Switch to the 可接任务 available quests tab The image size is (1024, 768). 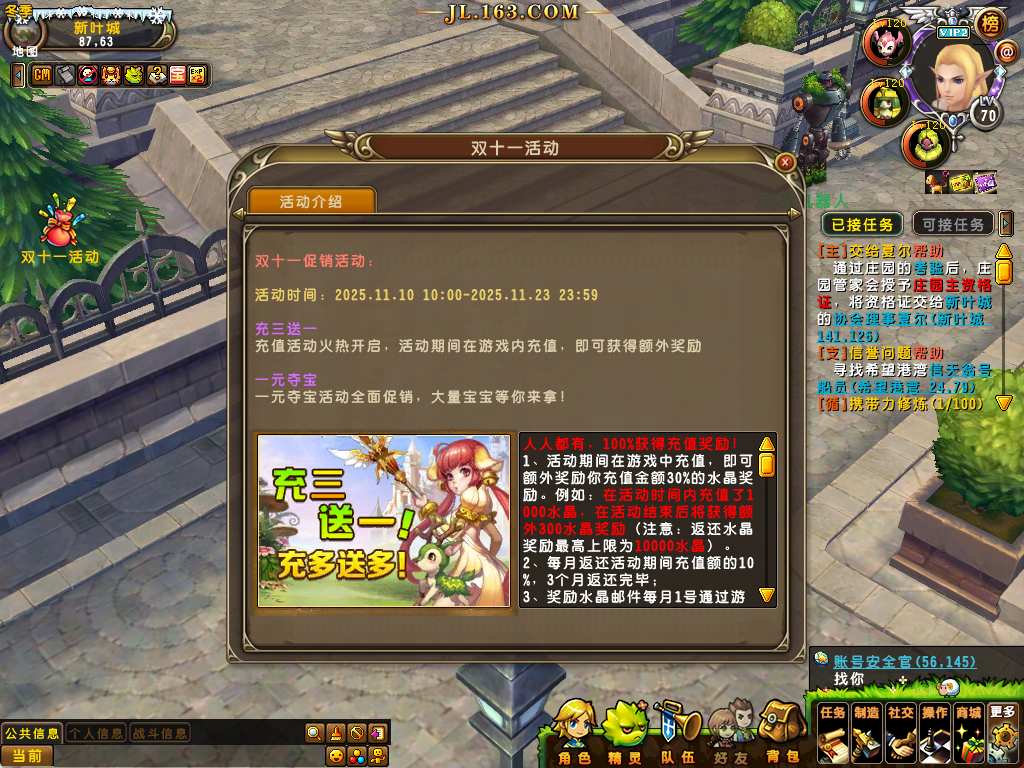pyautogui.click(x=953, y=224)
